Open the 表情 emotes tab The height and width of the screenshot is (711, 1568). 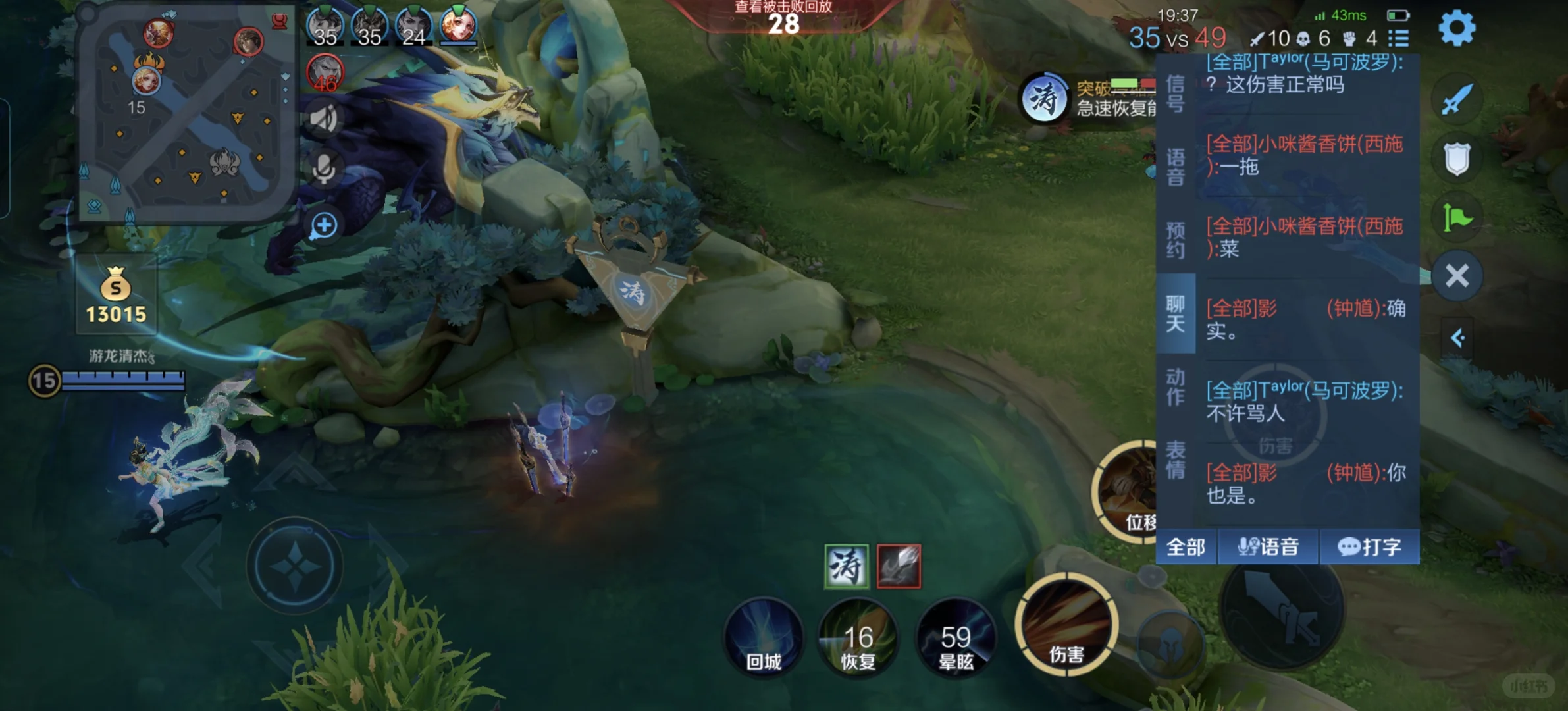[1175, 460]
